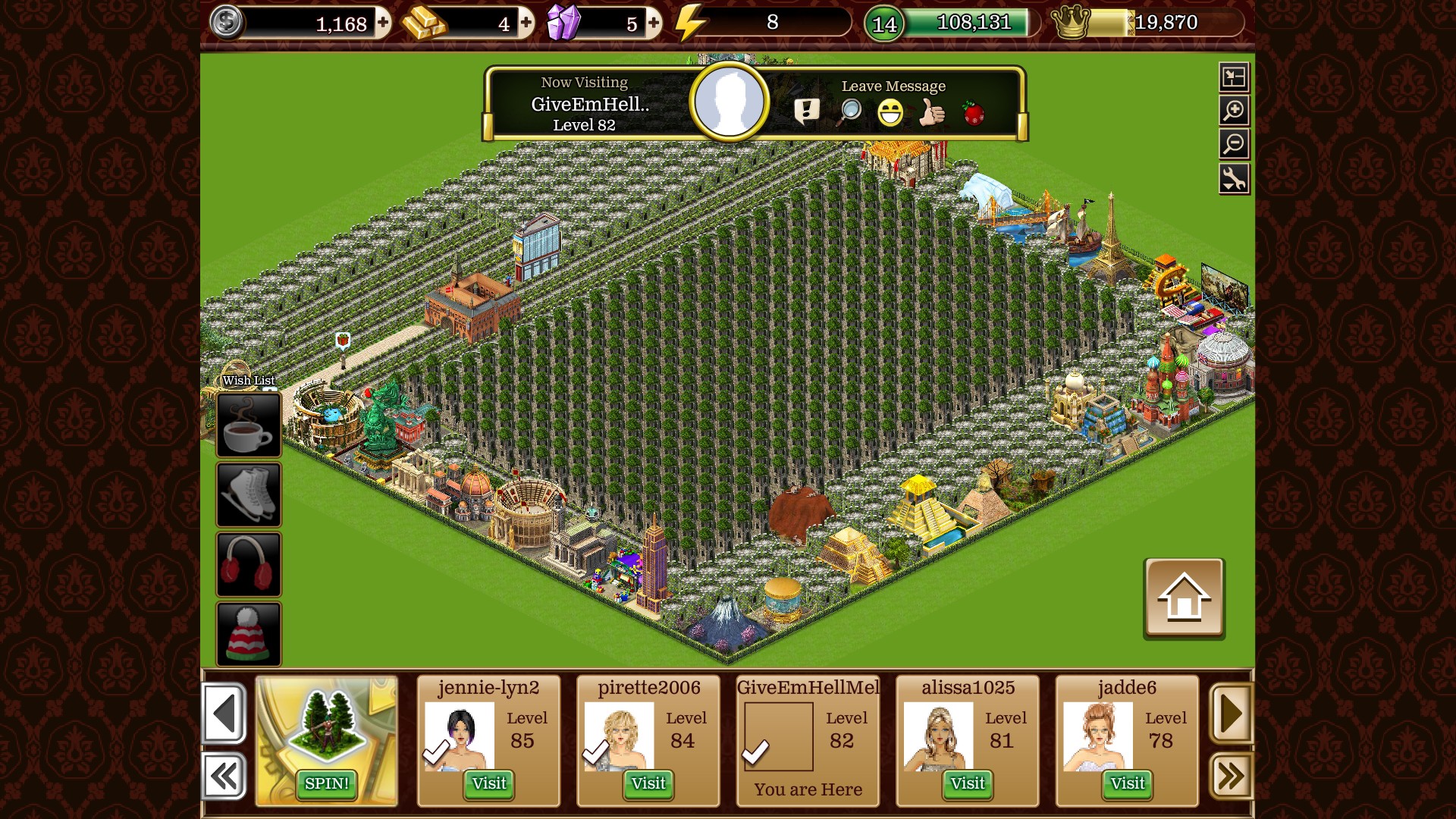This screenshot has height=819, width=1456.
Task: Leave a laughing smiley message
Action: pos(890,113)
